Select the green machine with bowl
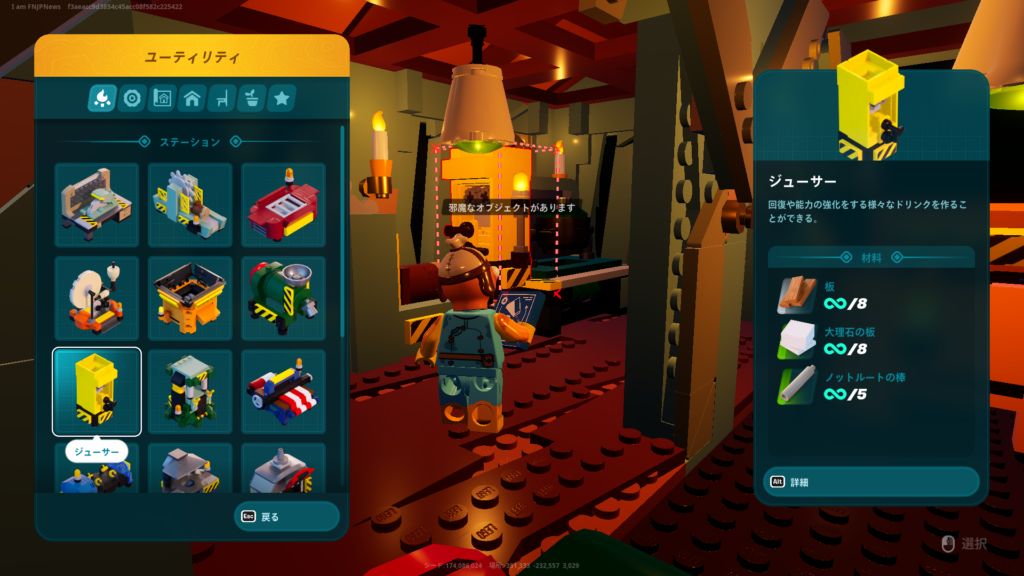The width and height of the screenshot is (1024, 576). [x=283, y=298]
